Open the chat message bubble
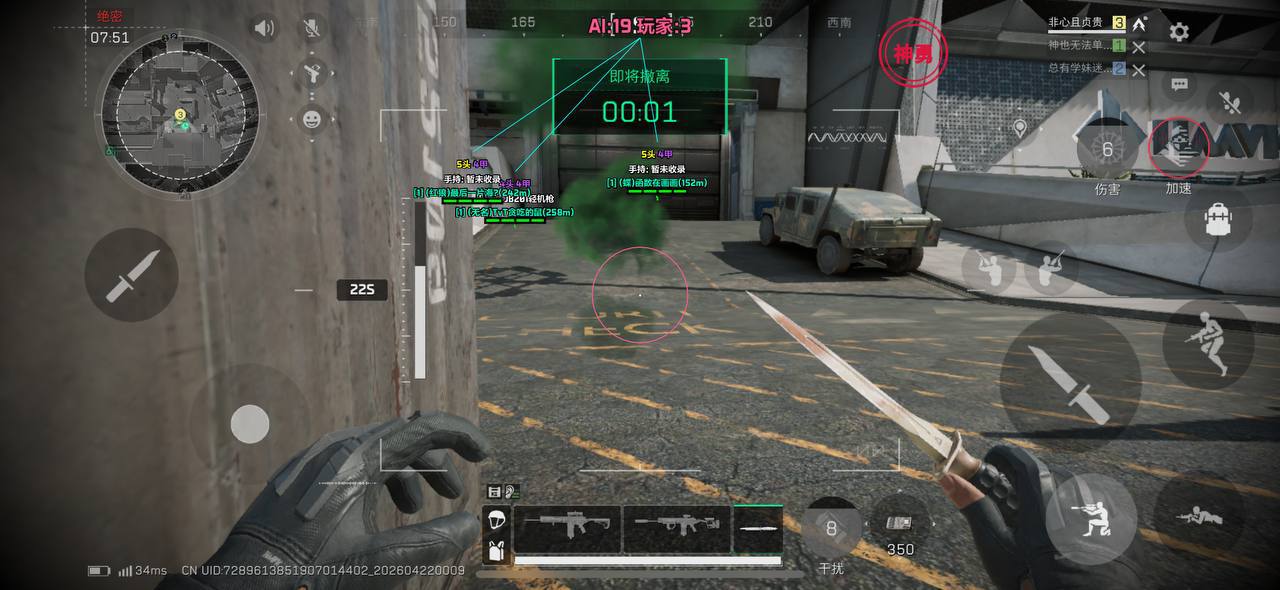Viewport: 1280px width, 590px height. coord(1180,86)
